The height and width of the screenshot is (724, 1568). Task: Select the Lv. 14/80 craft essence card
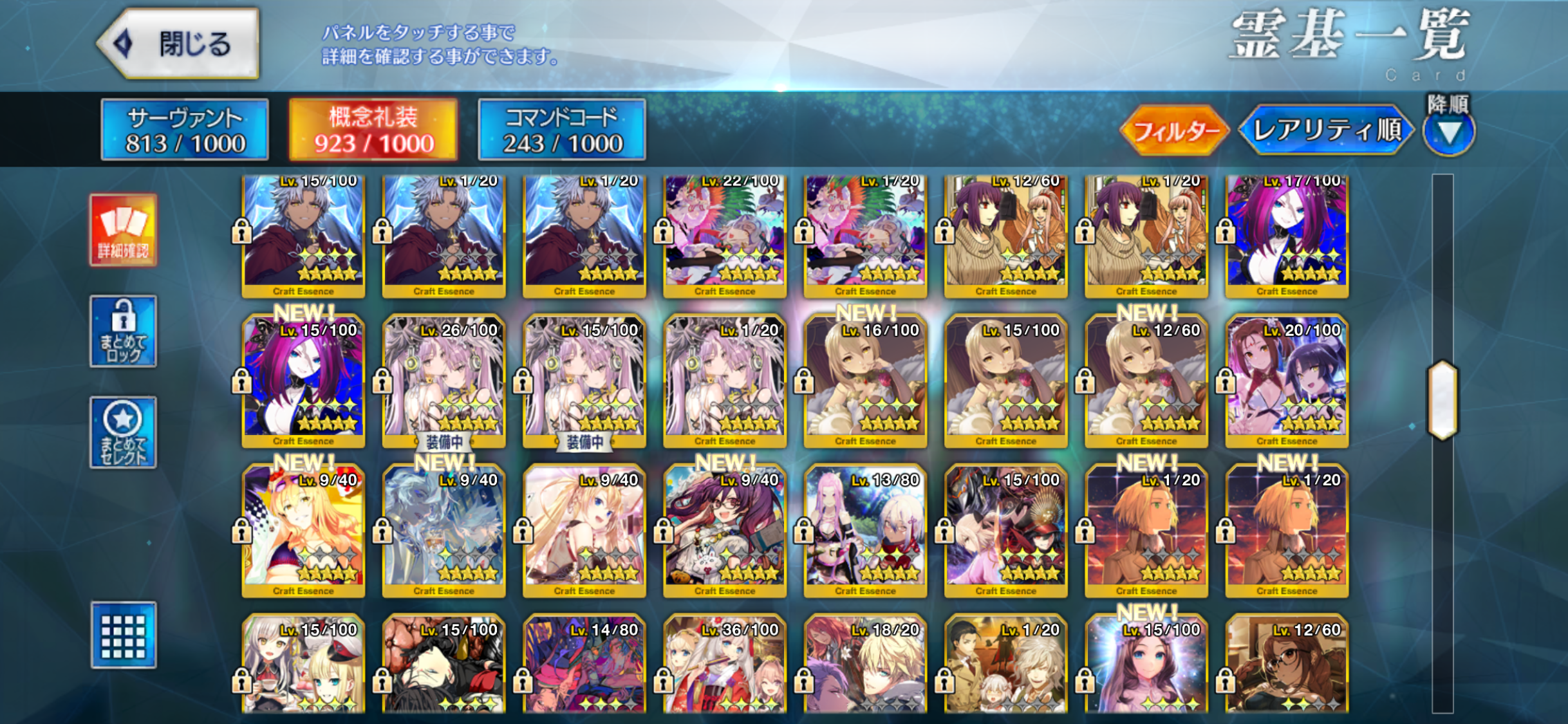click(584, 666)
